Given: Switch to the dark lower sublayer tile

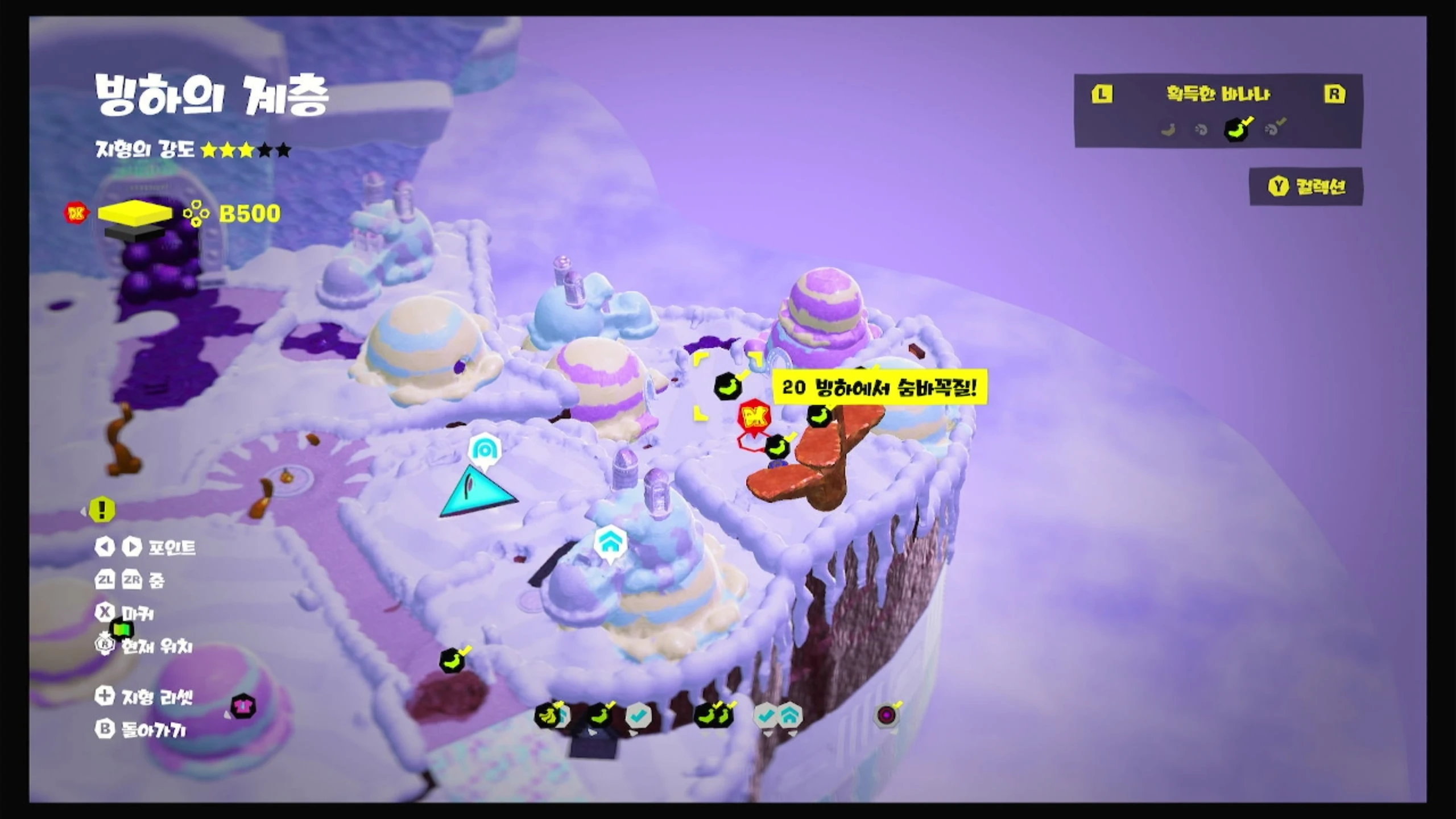Looking at the screenshot, I should coord(134,231).
